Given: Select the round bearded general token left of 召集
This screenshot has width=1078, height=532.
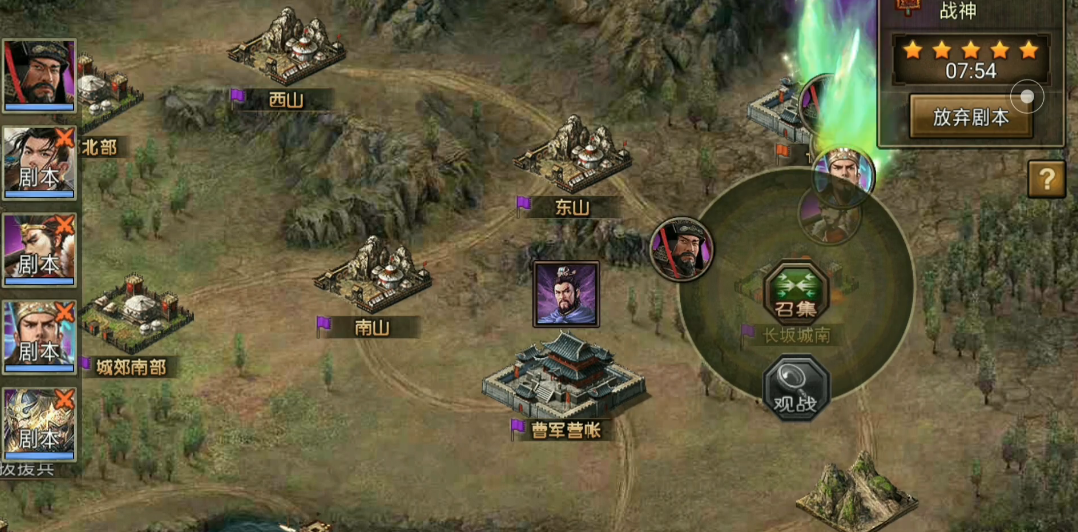Looking at the screenshot, I should (x=682, y=249).
